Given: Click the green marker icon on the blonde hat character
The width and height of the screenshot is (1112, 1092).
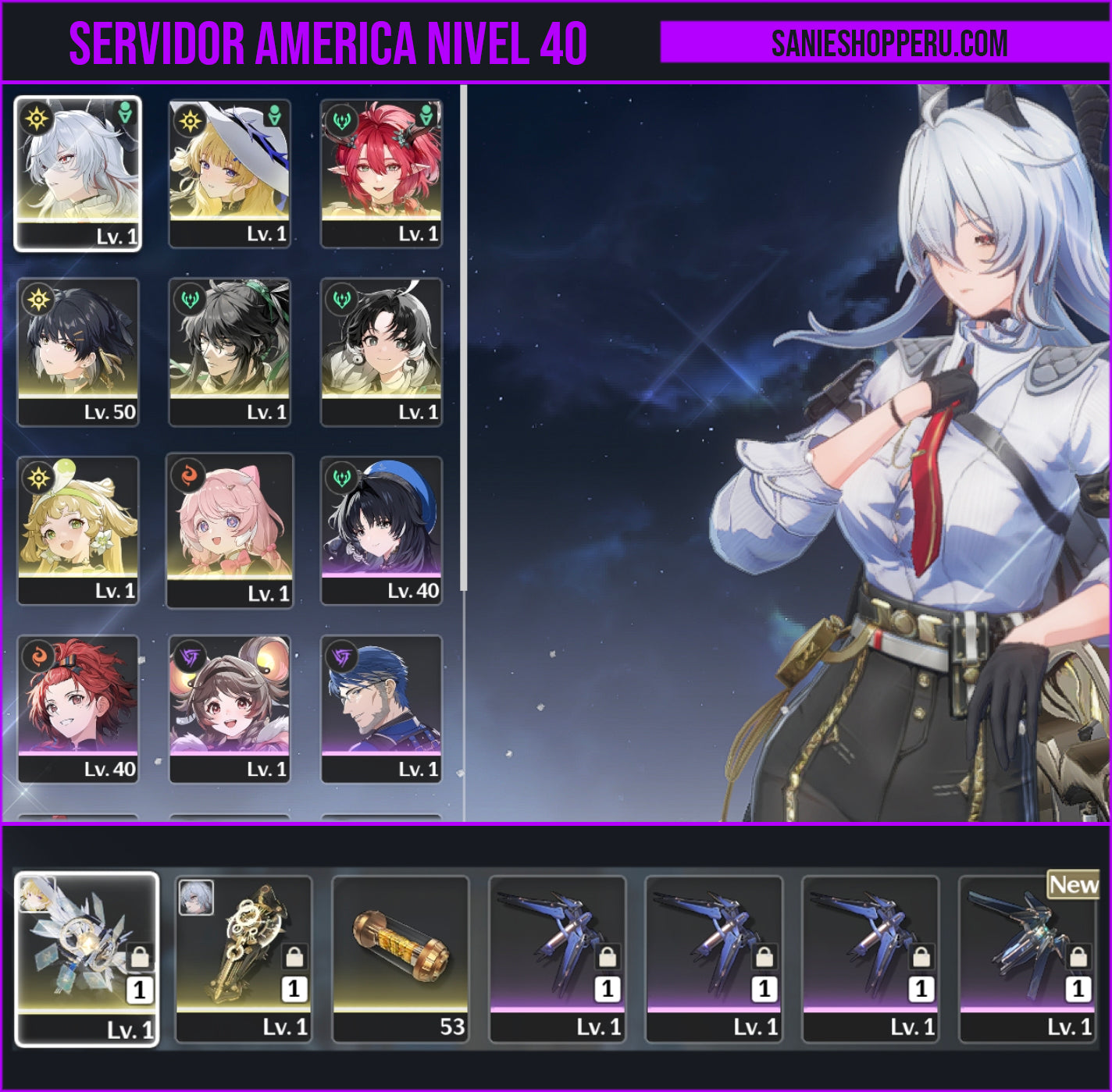Looking at the screenshot, I should [x=273, y=113].
